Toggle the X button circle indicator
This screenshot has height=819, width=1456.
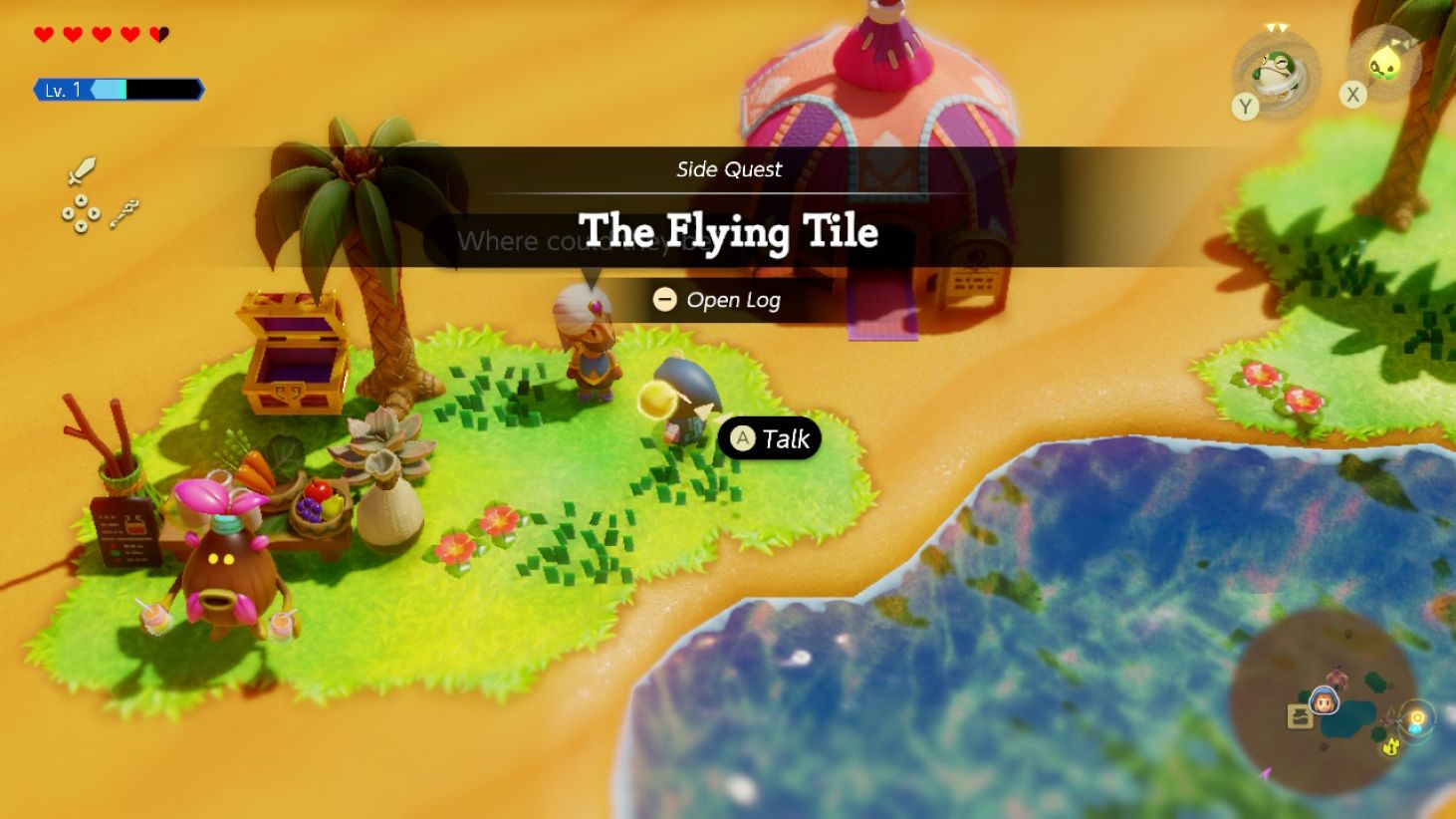click(1351, 94)
